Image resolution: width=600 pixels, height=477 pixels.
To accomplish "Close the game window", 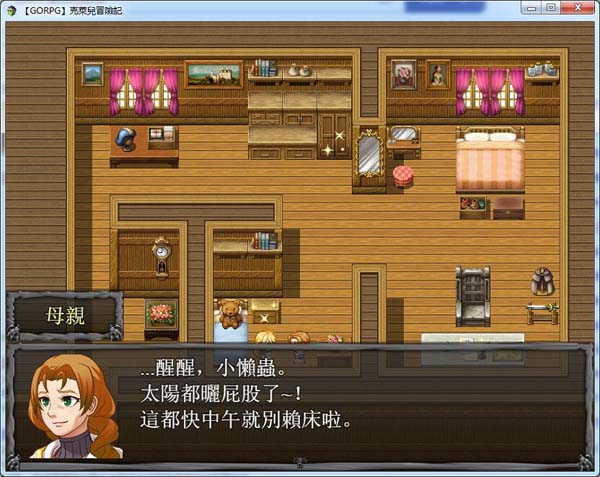I will [x=575, y=8].
